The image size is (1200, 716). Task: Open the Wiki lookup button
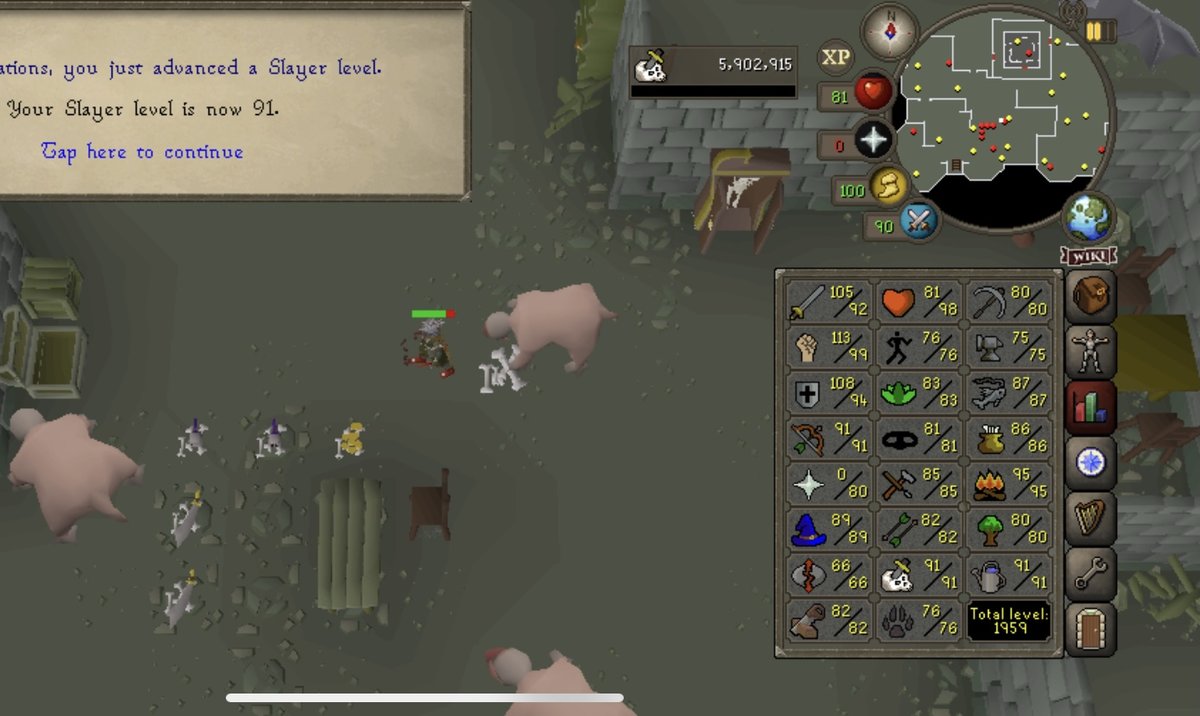click(x=1089, y=256)
